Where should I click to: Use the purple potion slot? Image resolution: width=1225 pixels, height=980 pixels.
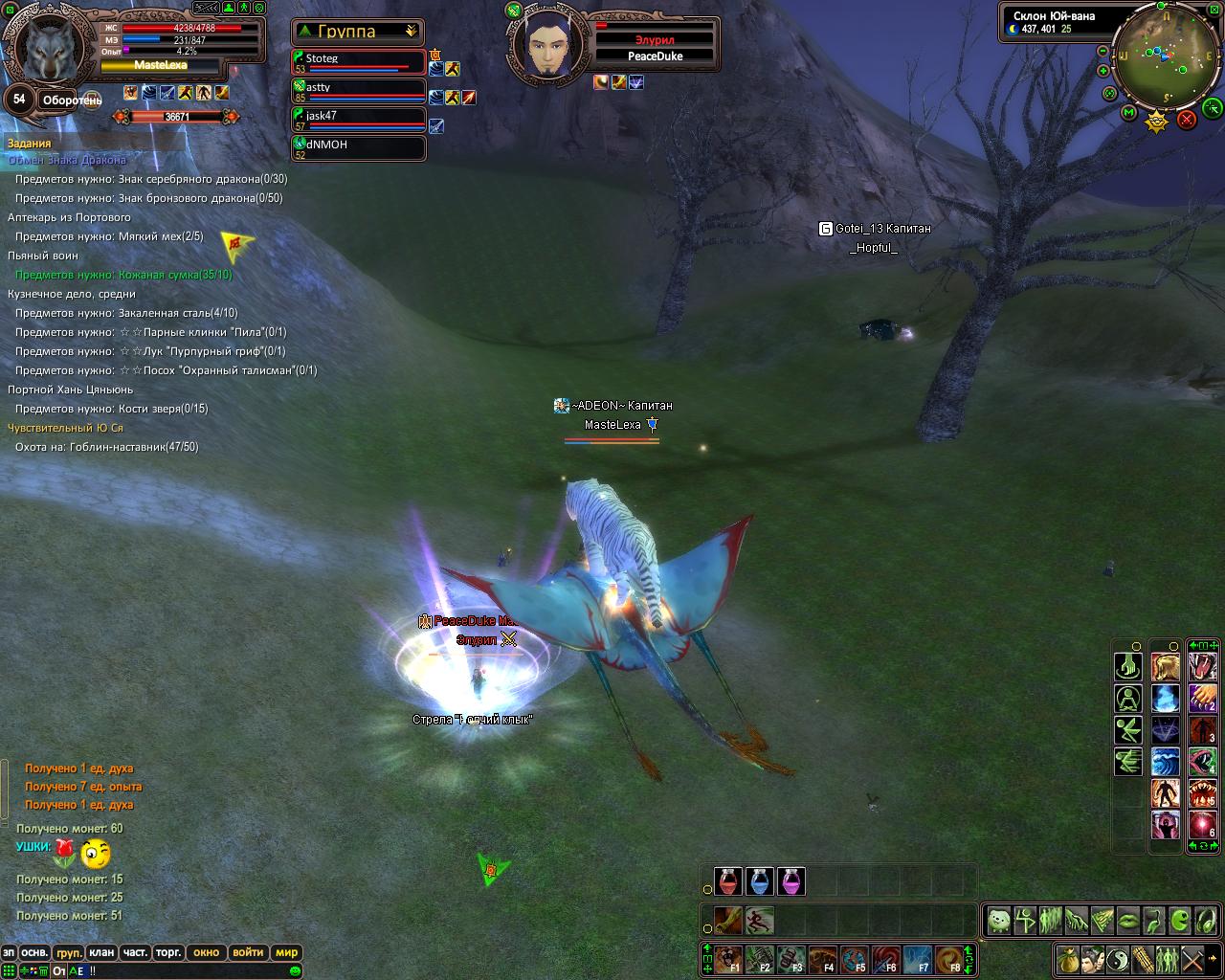(x=791, y=881)
